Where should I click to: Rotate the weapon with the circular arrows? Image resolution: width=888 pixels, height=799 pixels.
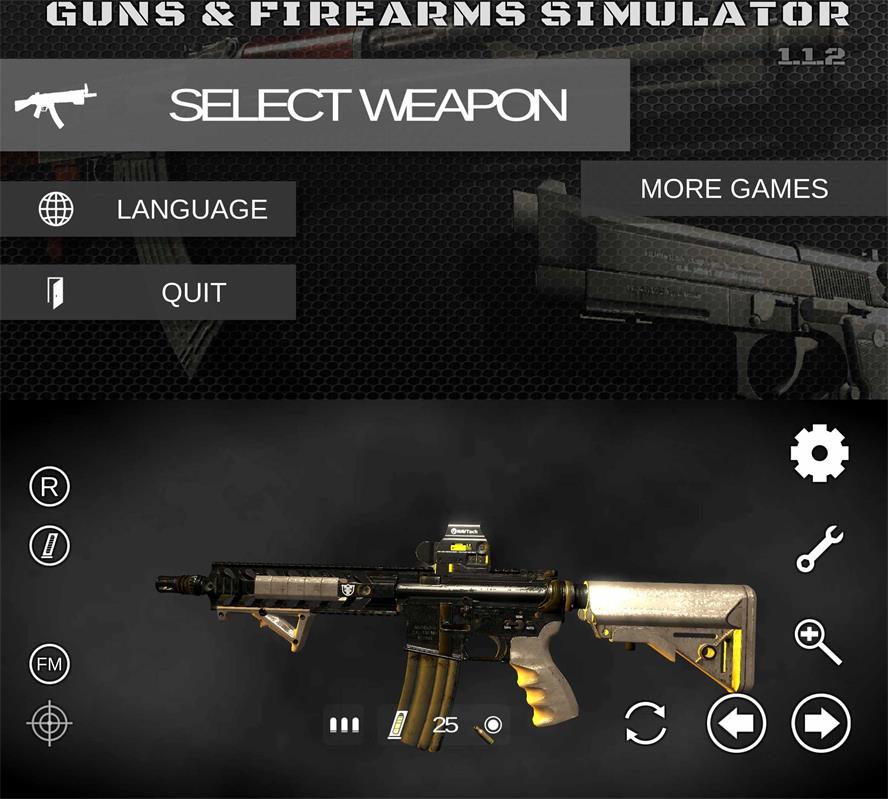646,723
